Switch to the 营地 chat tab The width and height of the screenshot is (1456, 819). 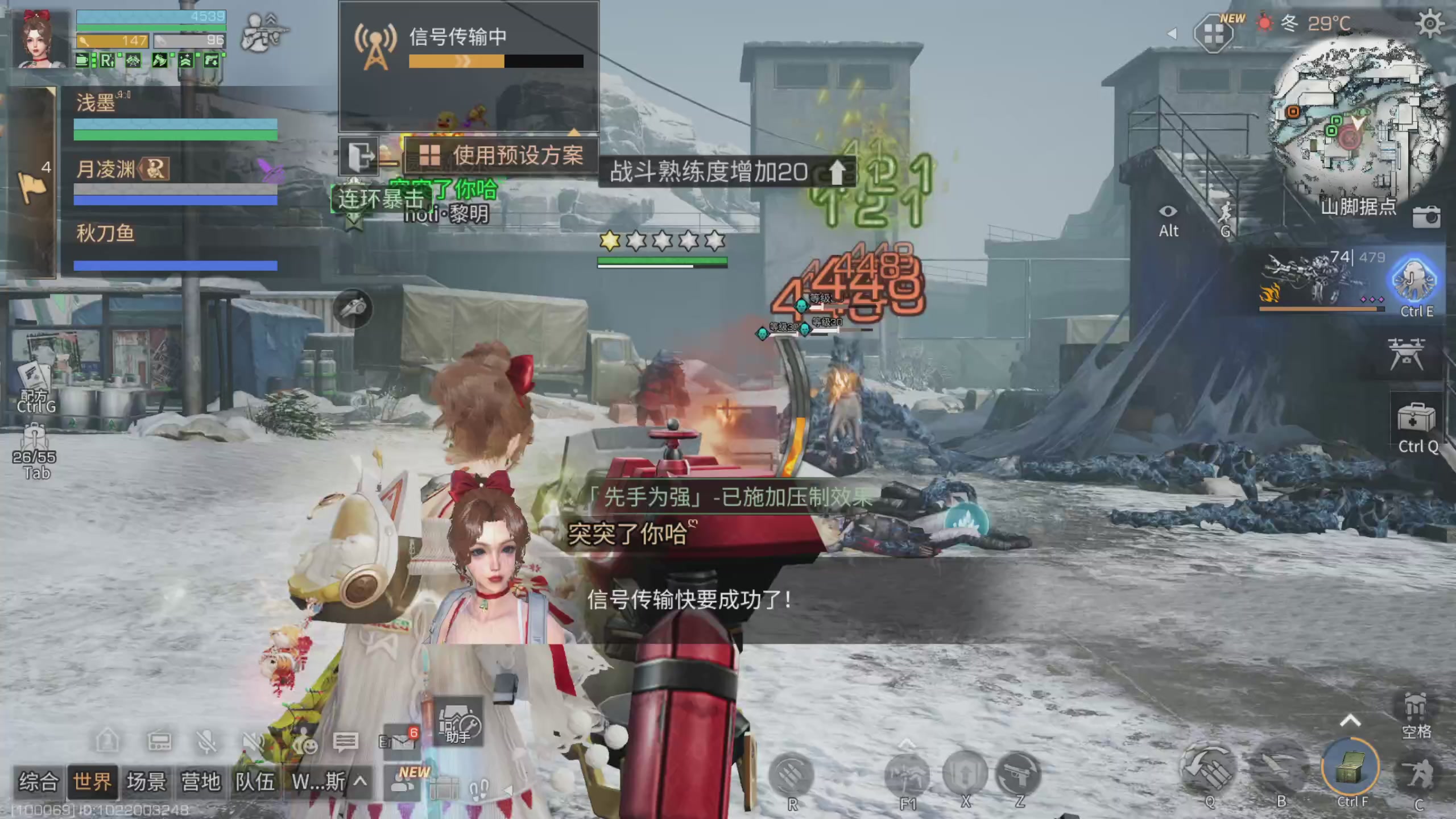pos(200,782)
